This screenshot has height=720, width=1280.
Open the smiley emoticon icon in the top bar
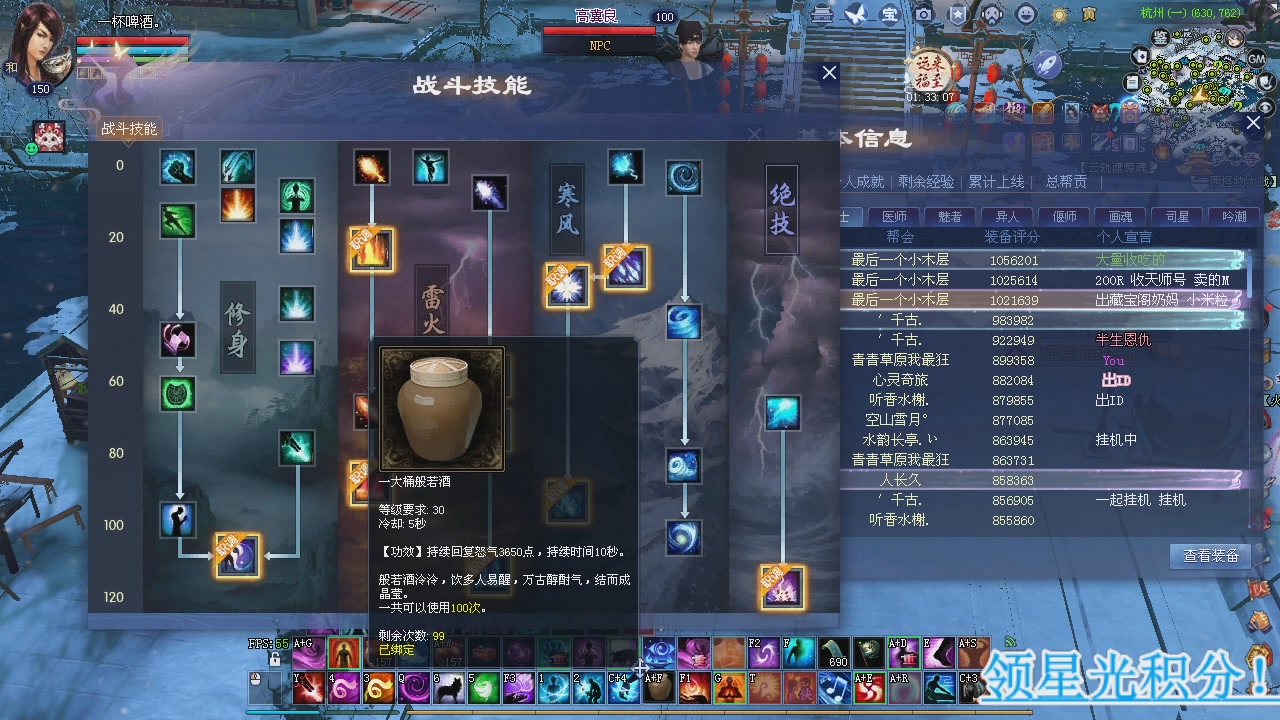1025,14
